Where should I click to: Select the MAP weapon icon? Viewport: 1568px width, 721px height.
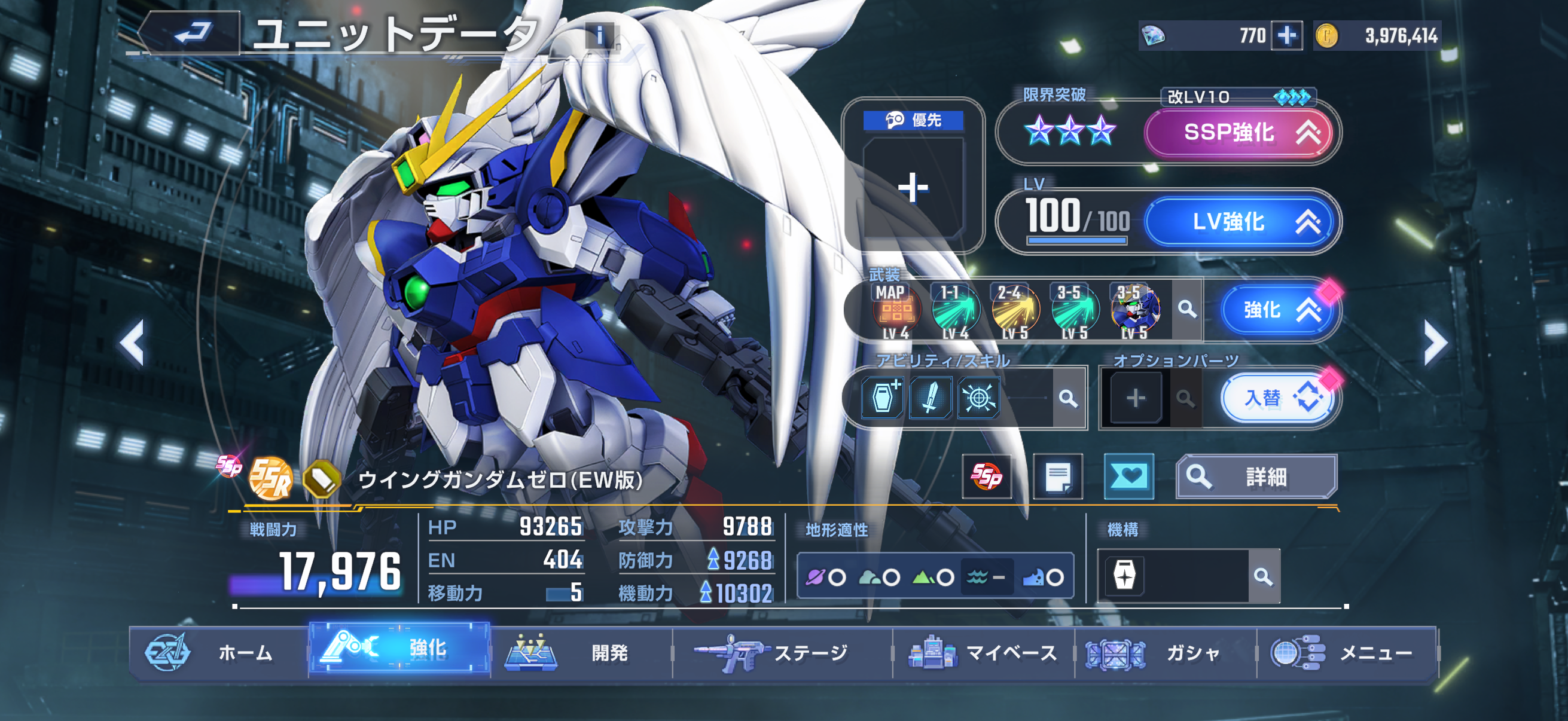(895, 310)
